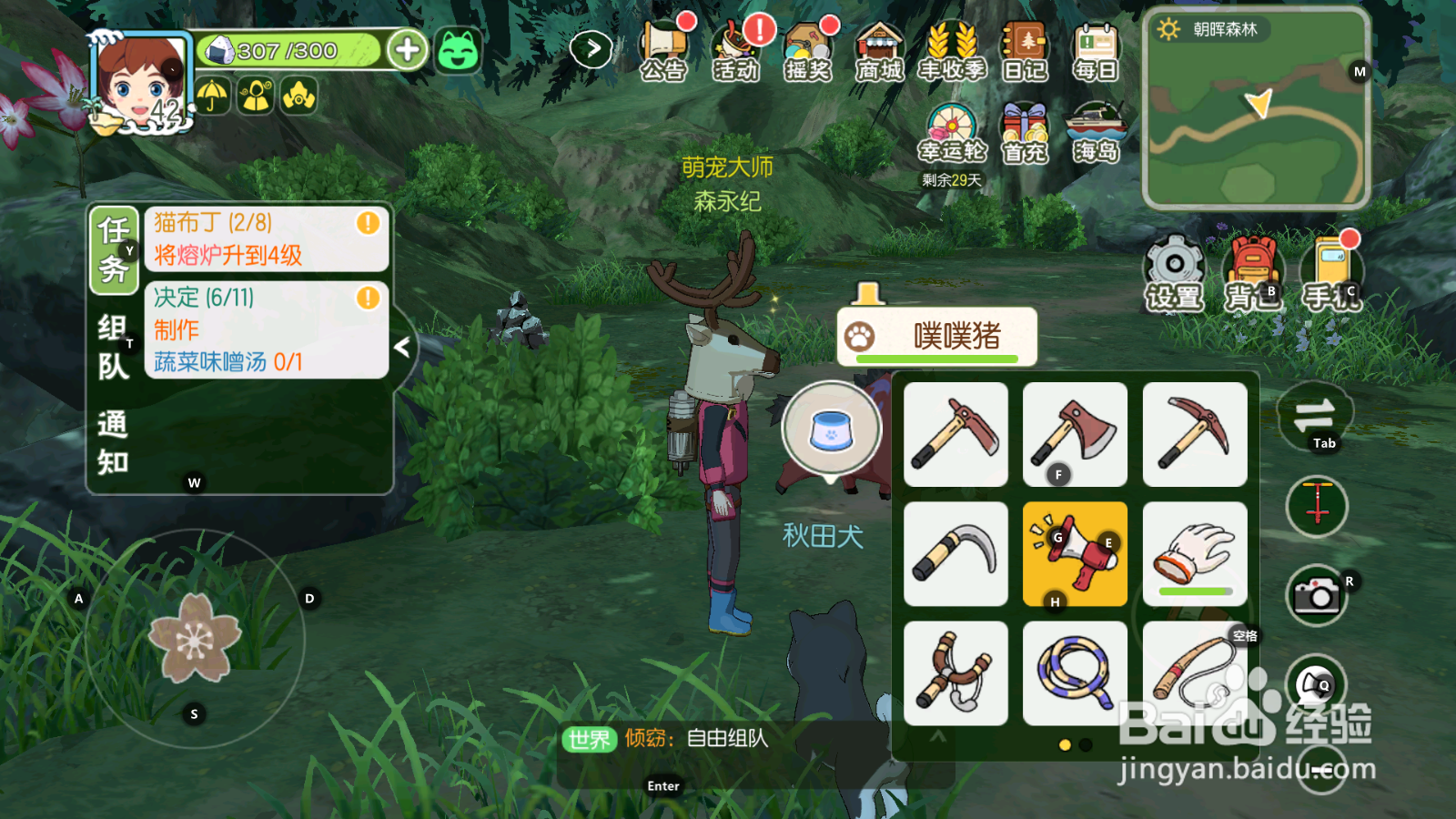The image size is (1456, 819).
Task: Collapse the hotbar using the chevron below it
Action: [x=939, y=739]
